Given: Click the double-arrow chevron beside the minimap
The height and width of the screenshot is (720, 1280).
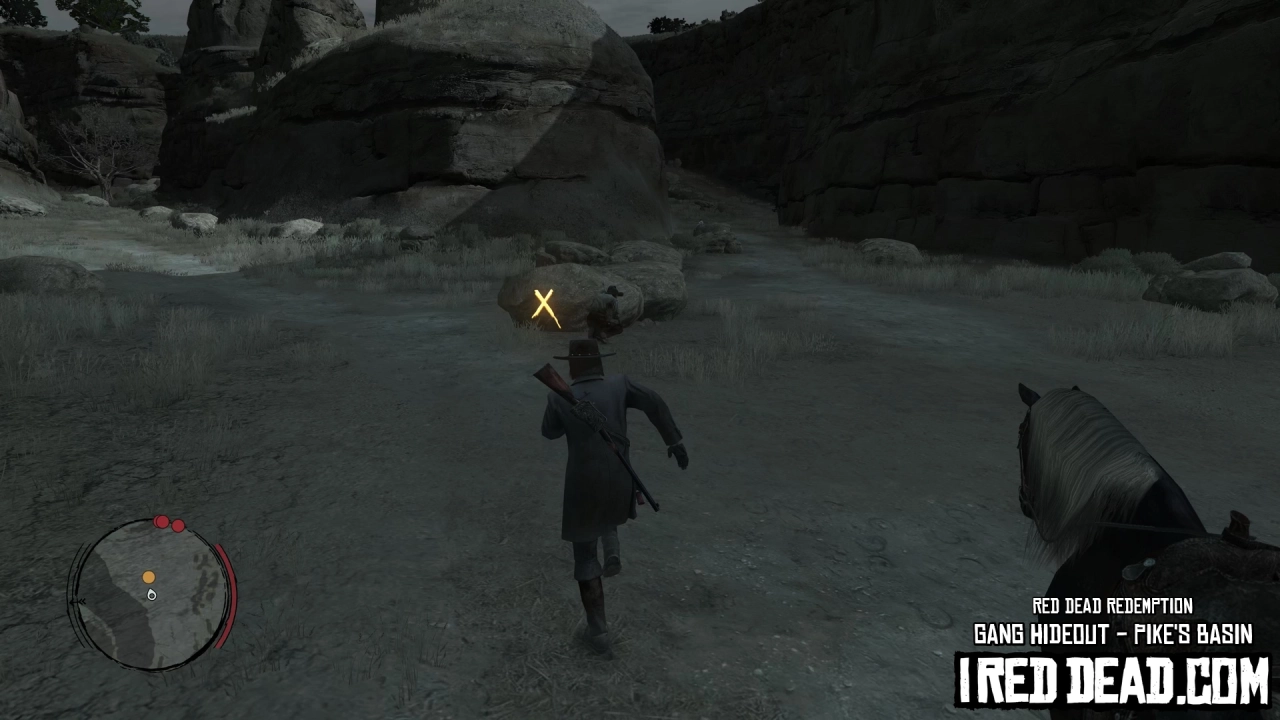Looking at the screenshot, I should coord(80,601).
